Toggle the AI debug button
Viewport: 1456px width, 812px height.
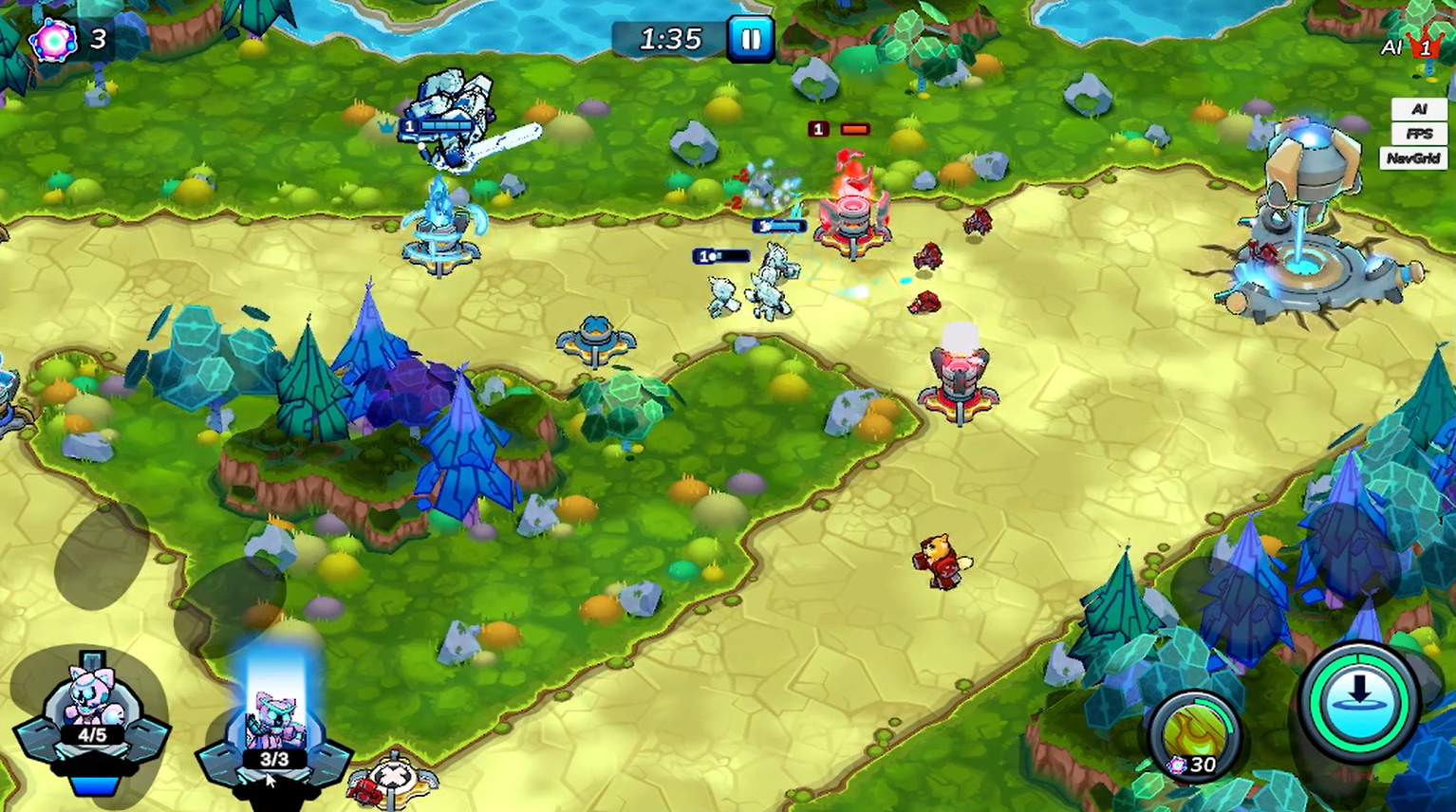pyautogui.click(x=1418, y=110)
